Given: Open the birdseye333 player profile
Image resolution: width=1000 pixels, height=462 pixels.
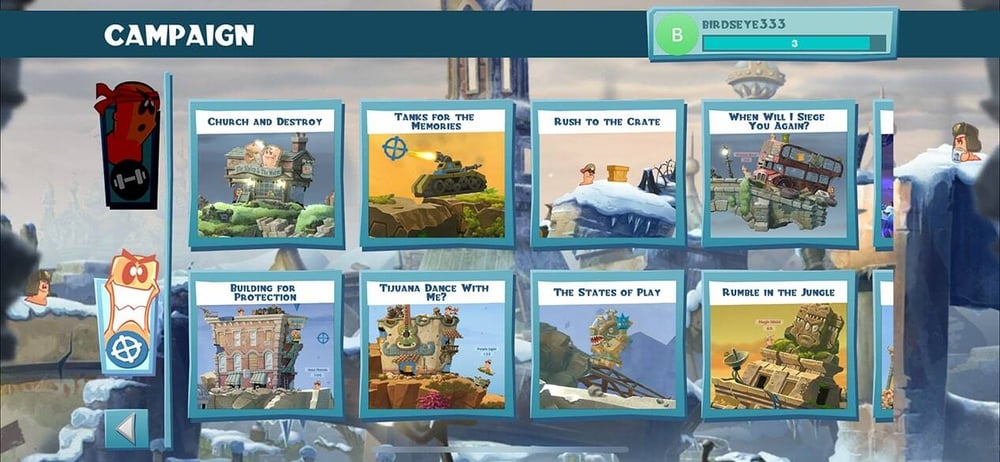Looking at the screenshot, I should (x=772, y=34).
